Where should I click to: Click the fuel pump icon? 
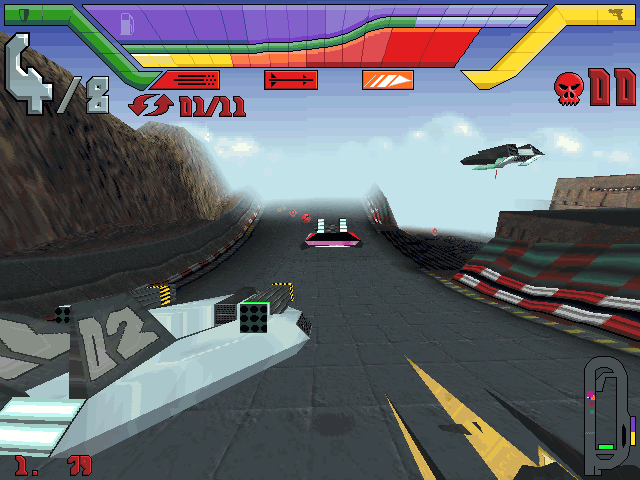(x=127, y=25)
